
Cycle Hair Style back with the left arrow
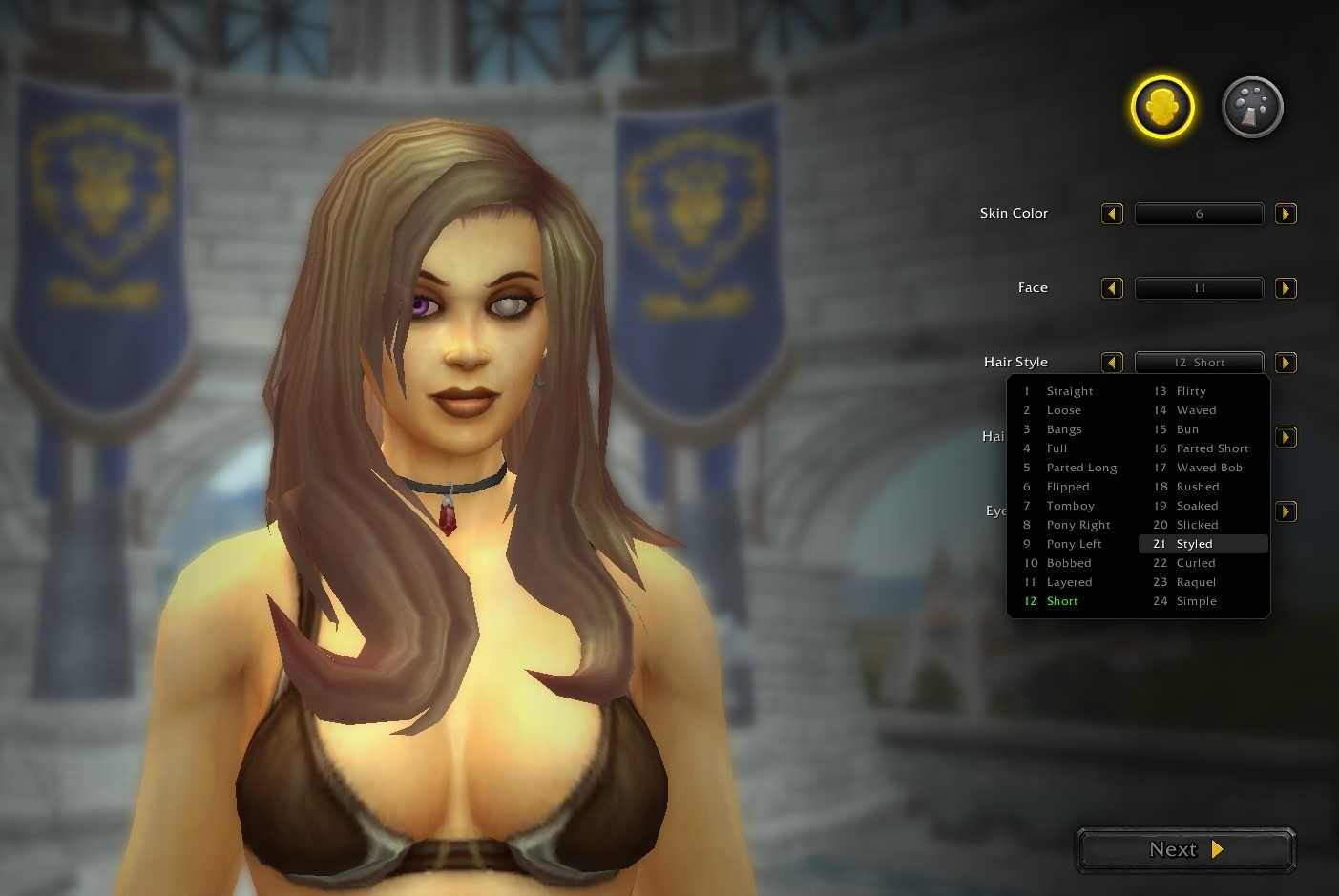coord(1111,362)
